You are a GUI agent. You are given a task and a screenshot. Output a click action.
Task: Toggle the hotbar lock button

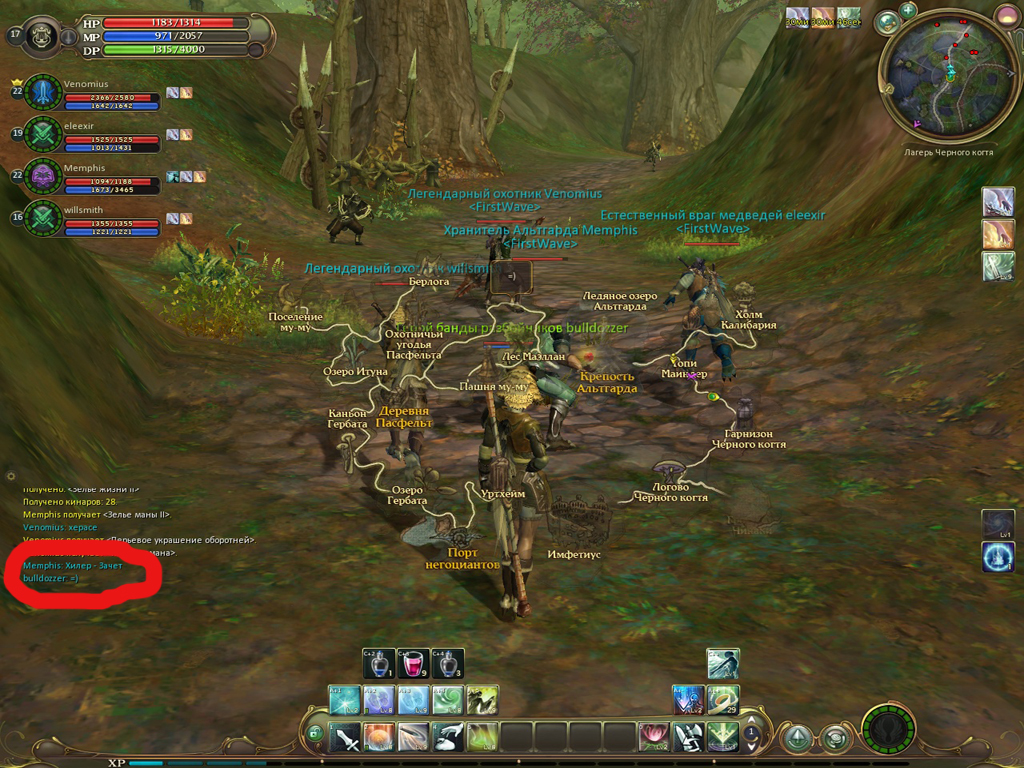[x=314, y=734]
